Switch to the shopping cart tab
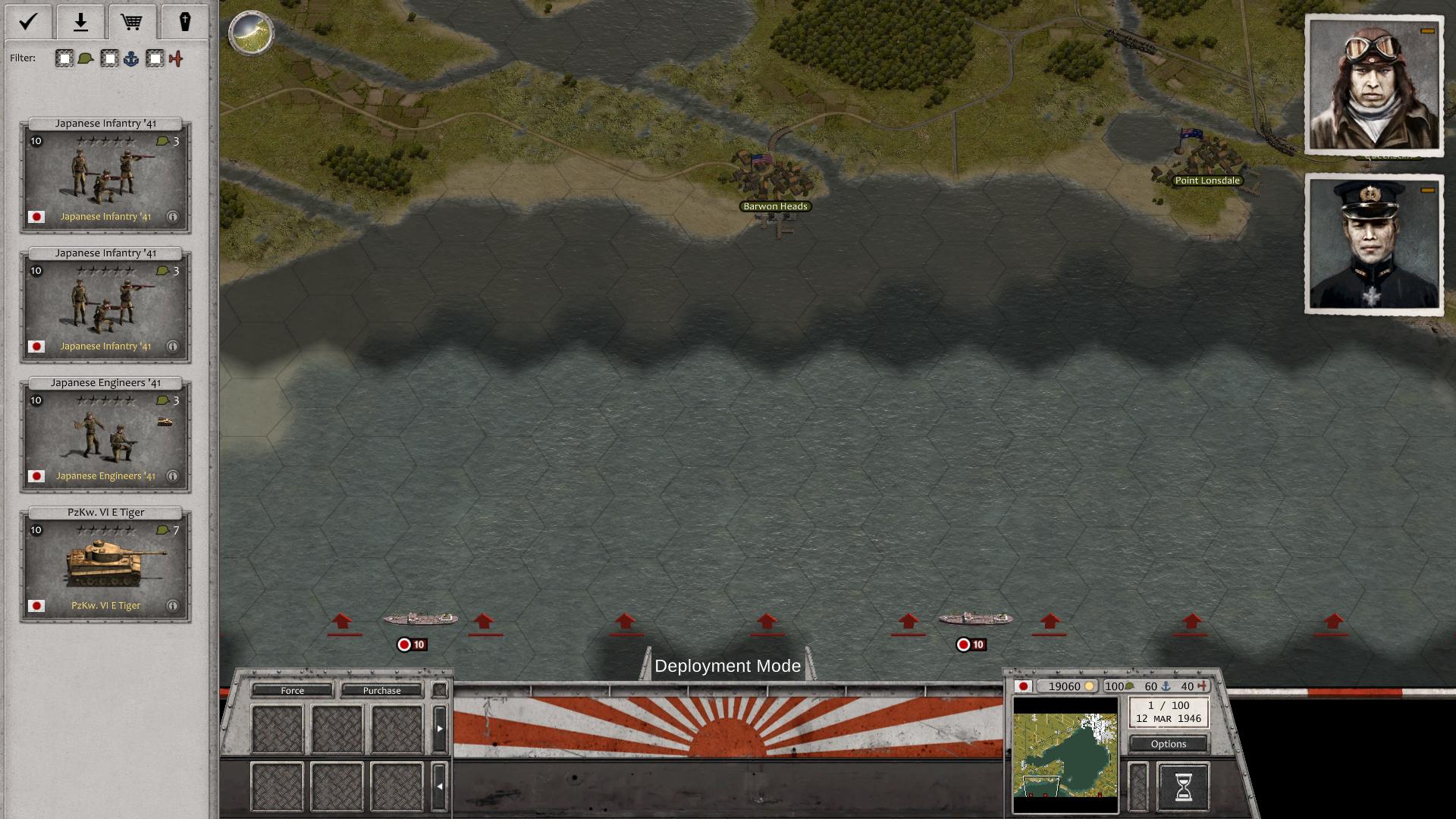 click(132, 21)
